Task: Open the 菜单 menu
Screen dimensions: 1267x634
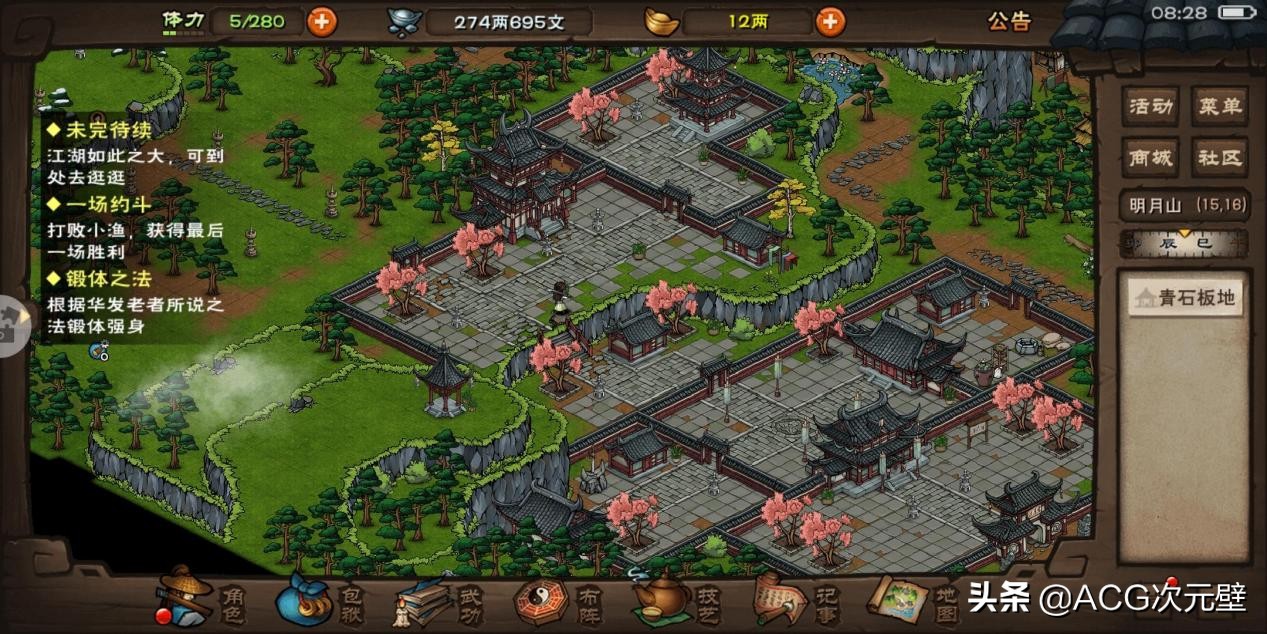Action: [x=1219, y=106]
